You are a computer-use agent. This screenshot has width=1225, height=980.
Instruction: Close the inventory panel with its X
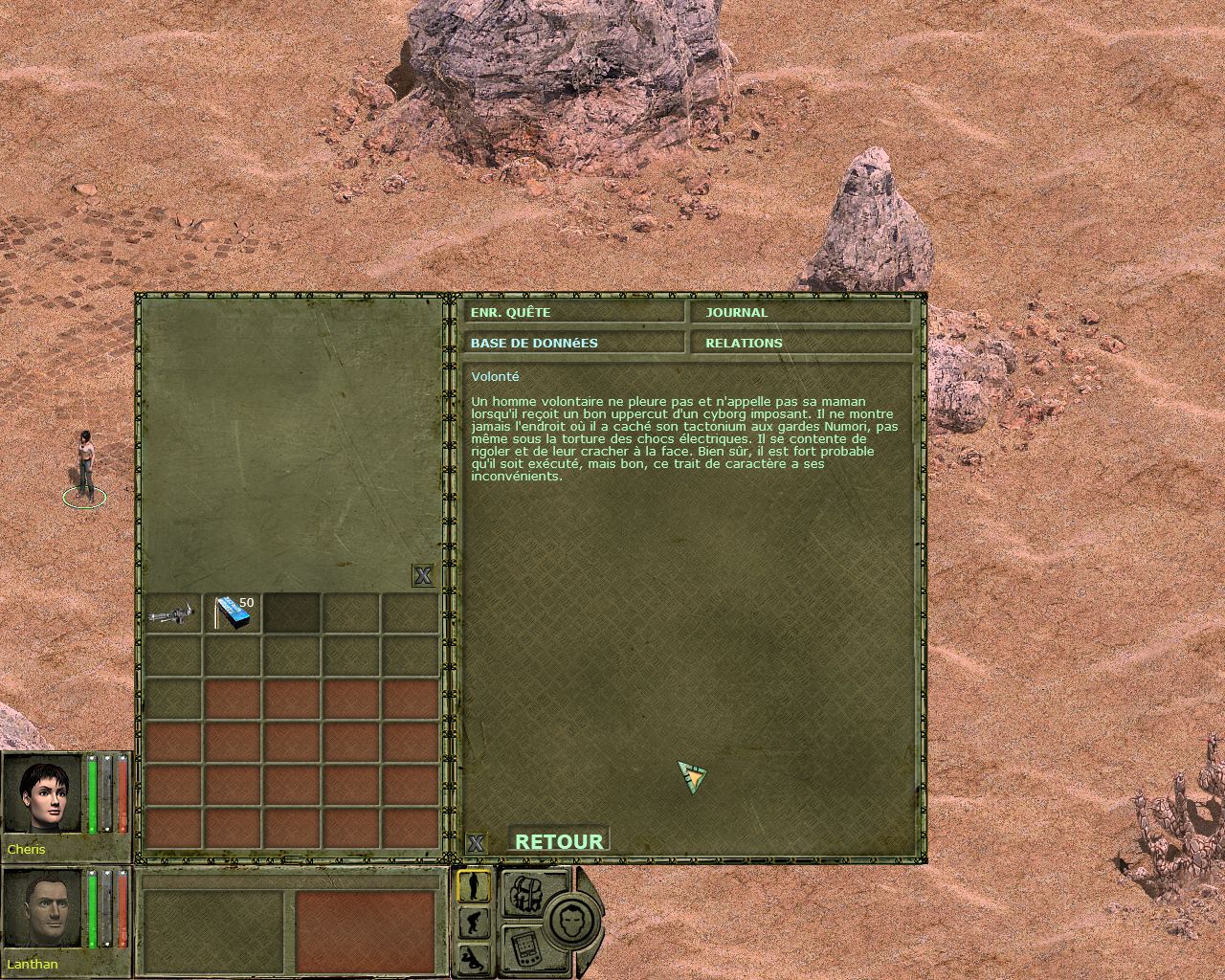422,575
